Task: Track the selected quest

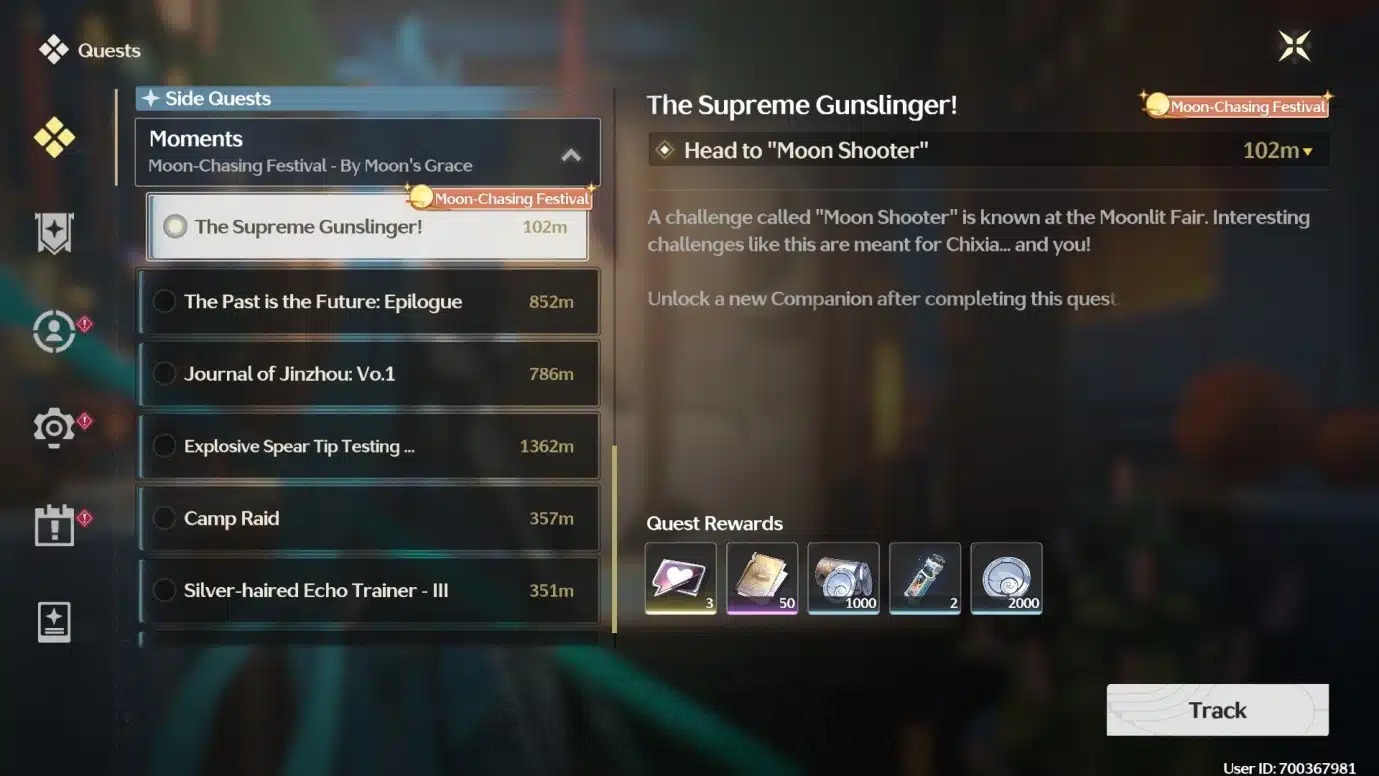Action: tap(1217, 710)
